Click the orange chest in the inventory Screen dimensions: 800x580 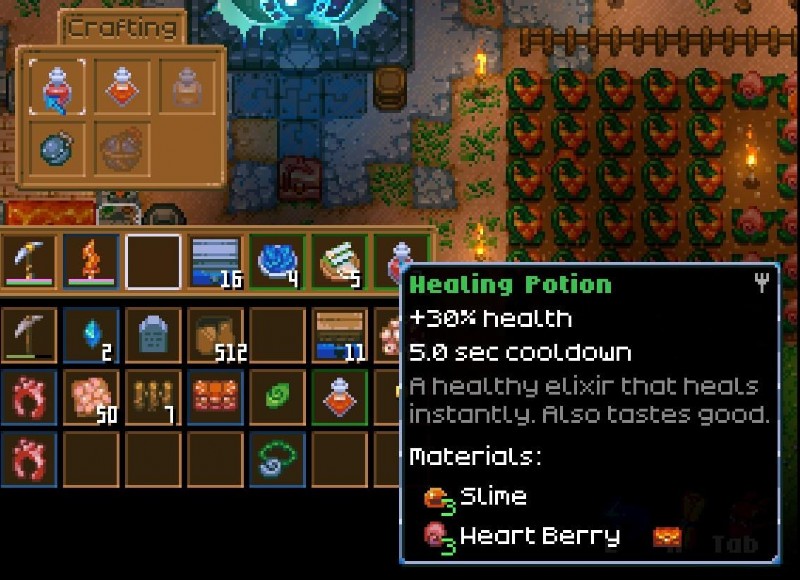(215, 397)
